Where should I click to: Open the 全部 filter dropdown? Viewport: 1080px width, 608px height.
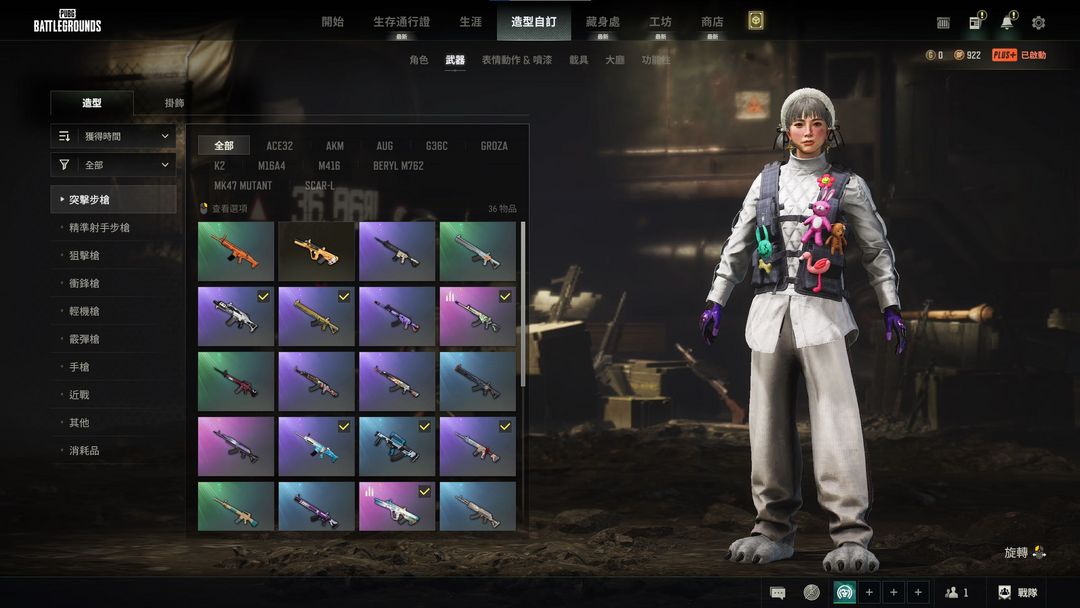pos(113,165)
